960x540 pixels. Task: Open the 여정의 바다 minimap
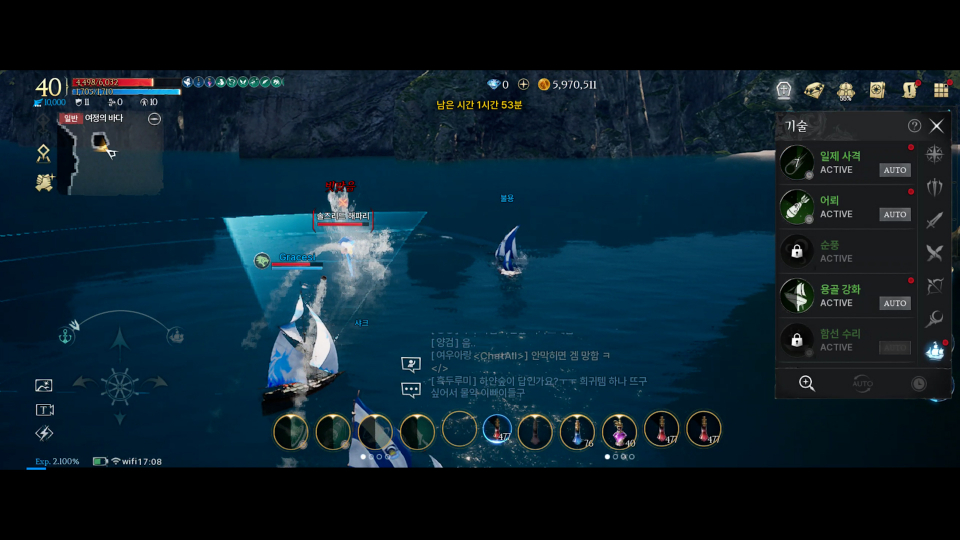pyautogui.click(x=110, y=154)
